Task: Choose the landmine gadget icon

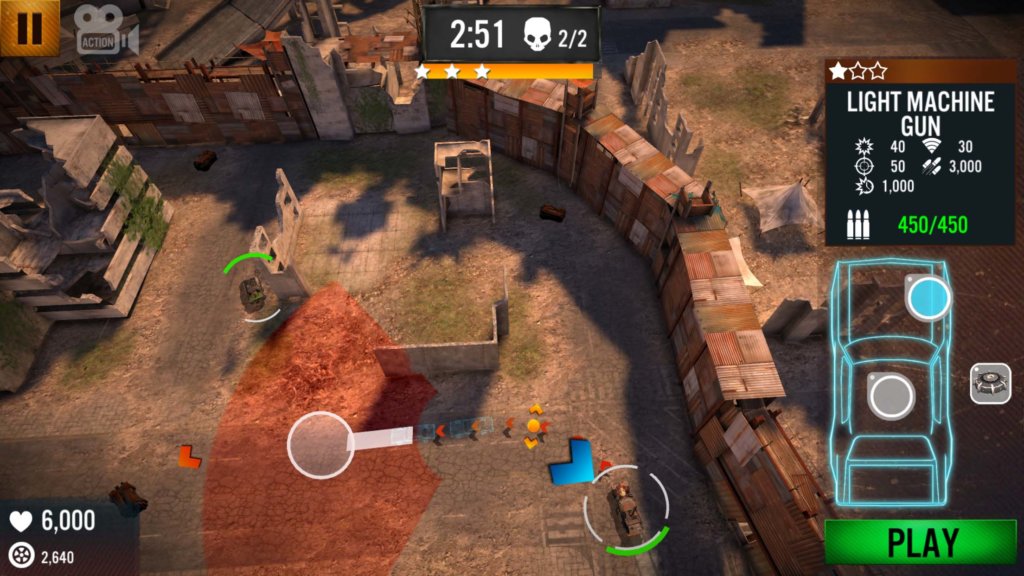Action: 990,384
